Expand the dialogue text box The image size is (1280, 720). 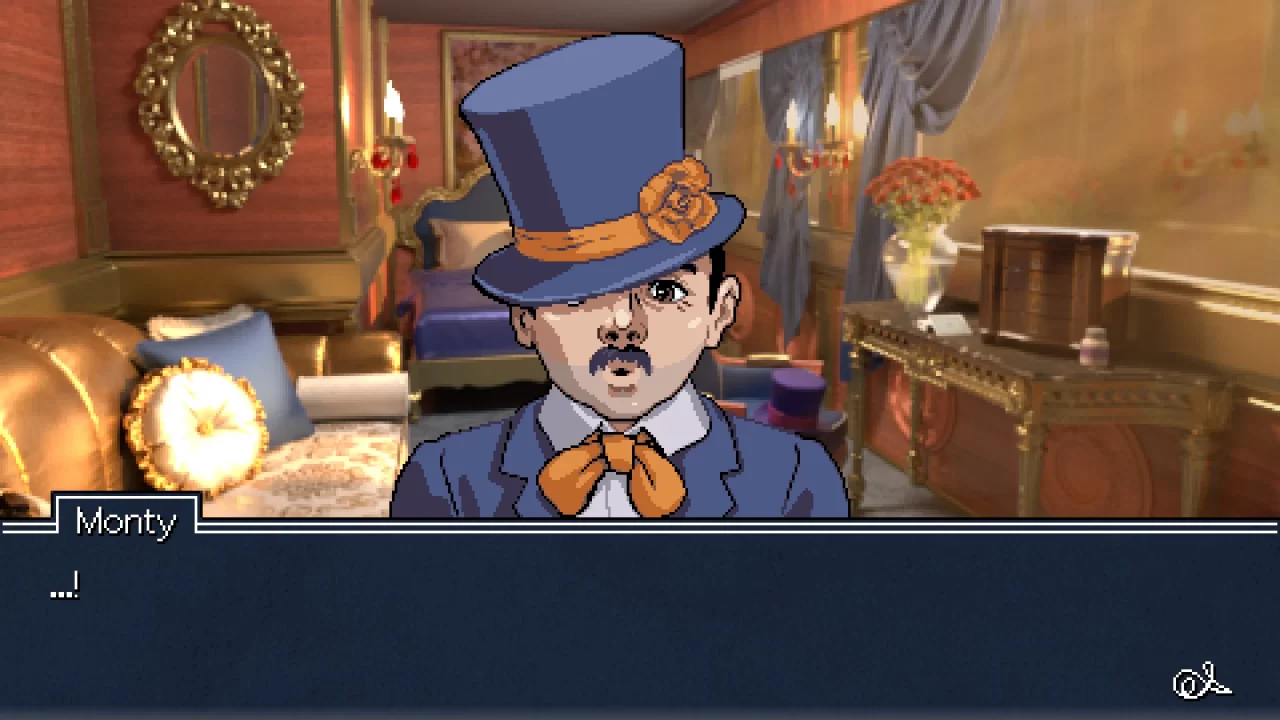[640, 620]
